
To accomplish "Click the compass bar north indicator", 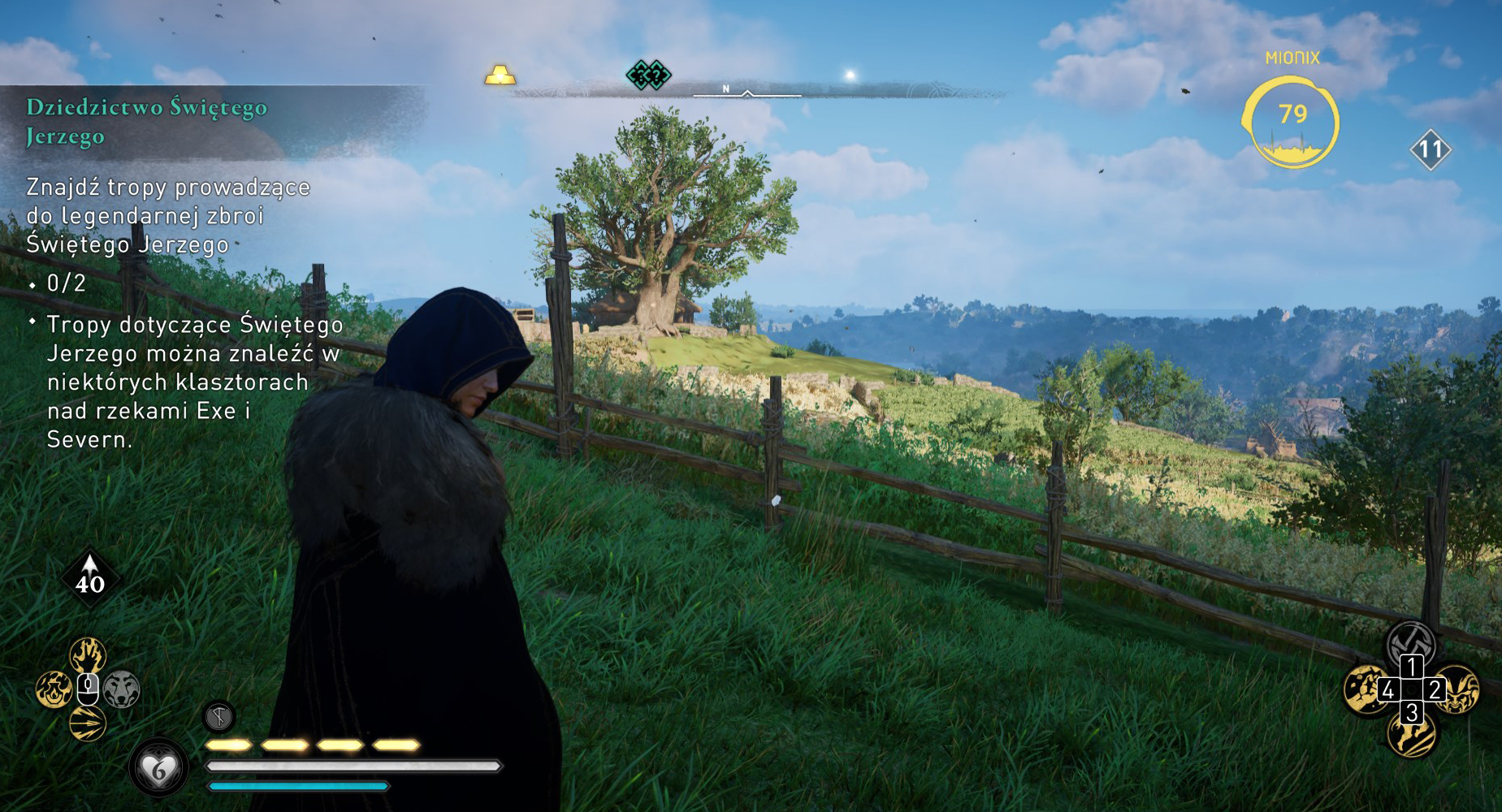I will [726, 89].
